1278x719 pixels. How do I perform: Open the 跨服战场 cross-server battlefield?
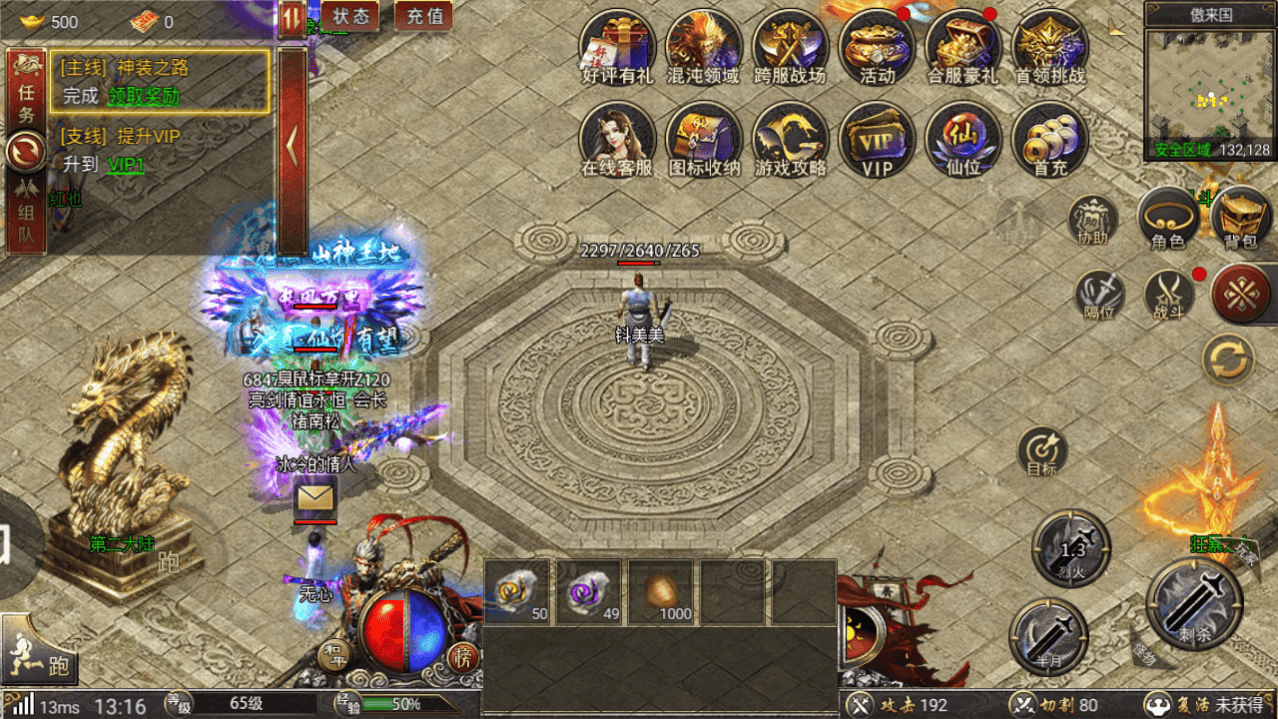[790, 47]
